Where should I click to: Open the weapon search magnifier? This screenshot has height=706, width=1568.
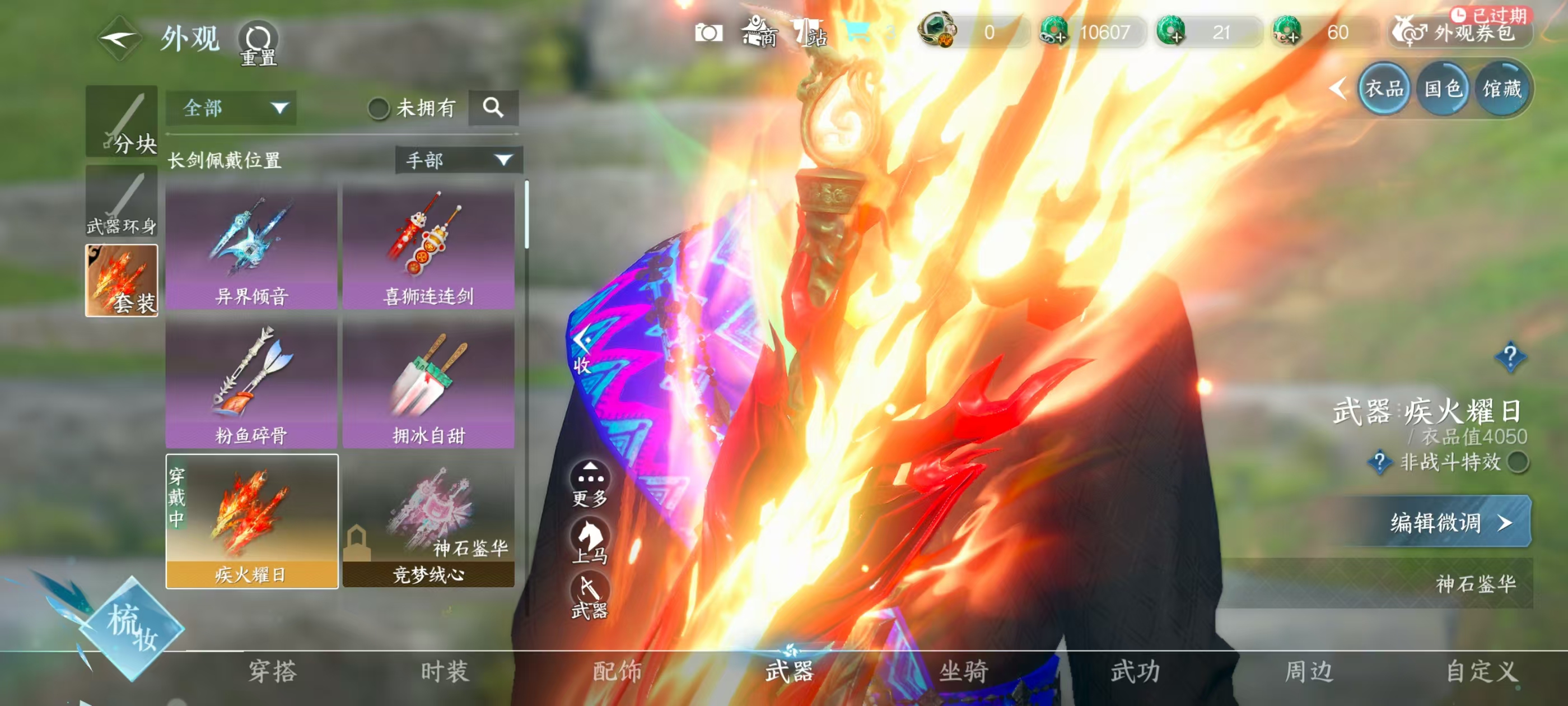[x=493, y=109]
